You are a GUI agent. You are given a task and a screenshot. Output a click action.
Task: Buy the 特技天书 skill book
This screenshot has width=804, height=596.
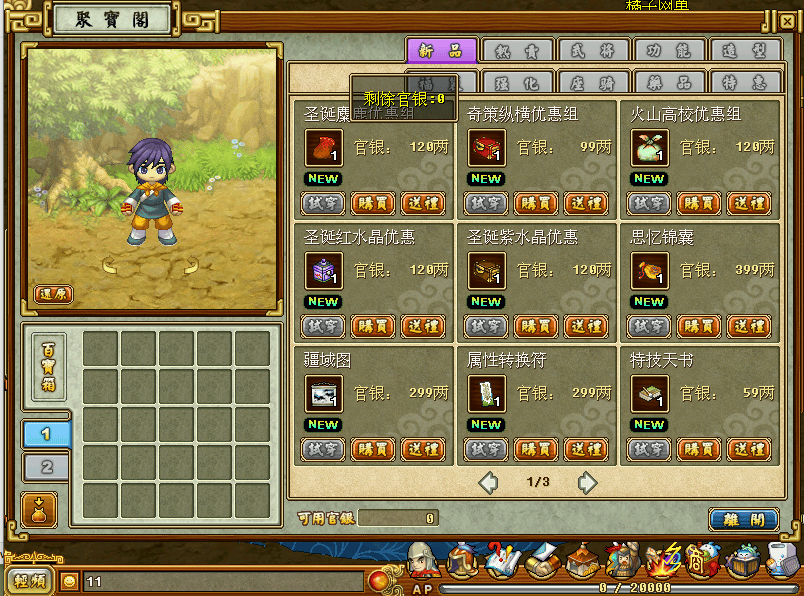pyautogui.click(x=699, y=449)
